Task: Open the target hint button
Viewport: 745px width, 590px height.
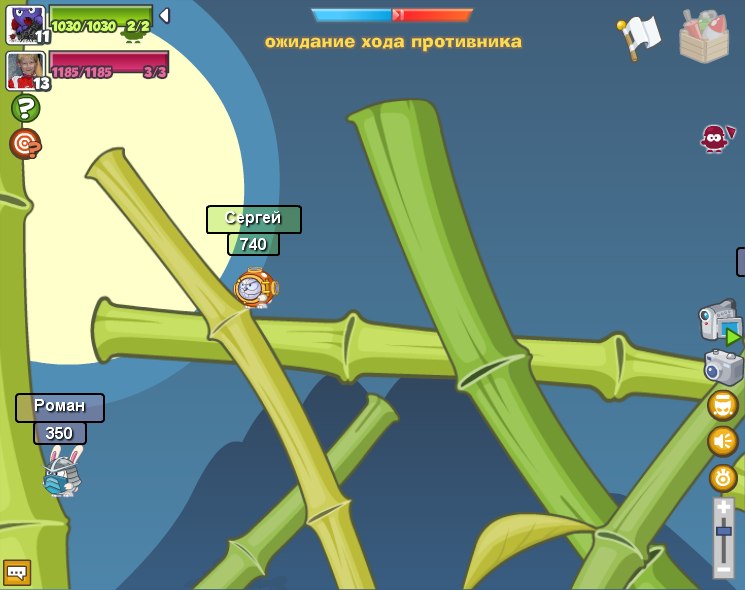Action: click(x=25, y=143)
